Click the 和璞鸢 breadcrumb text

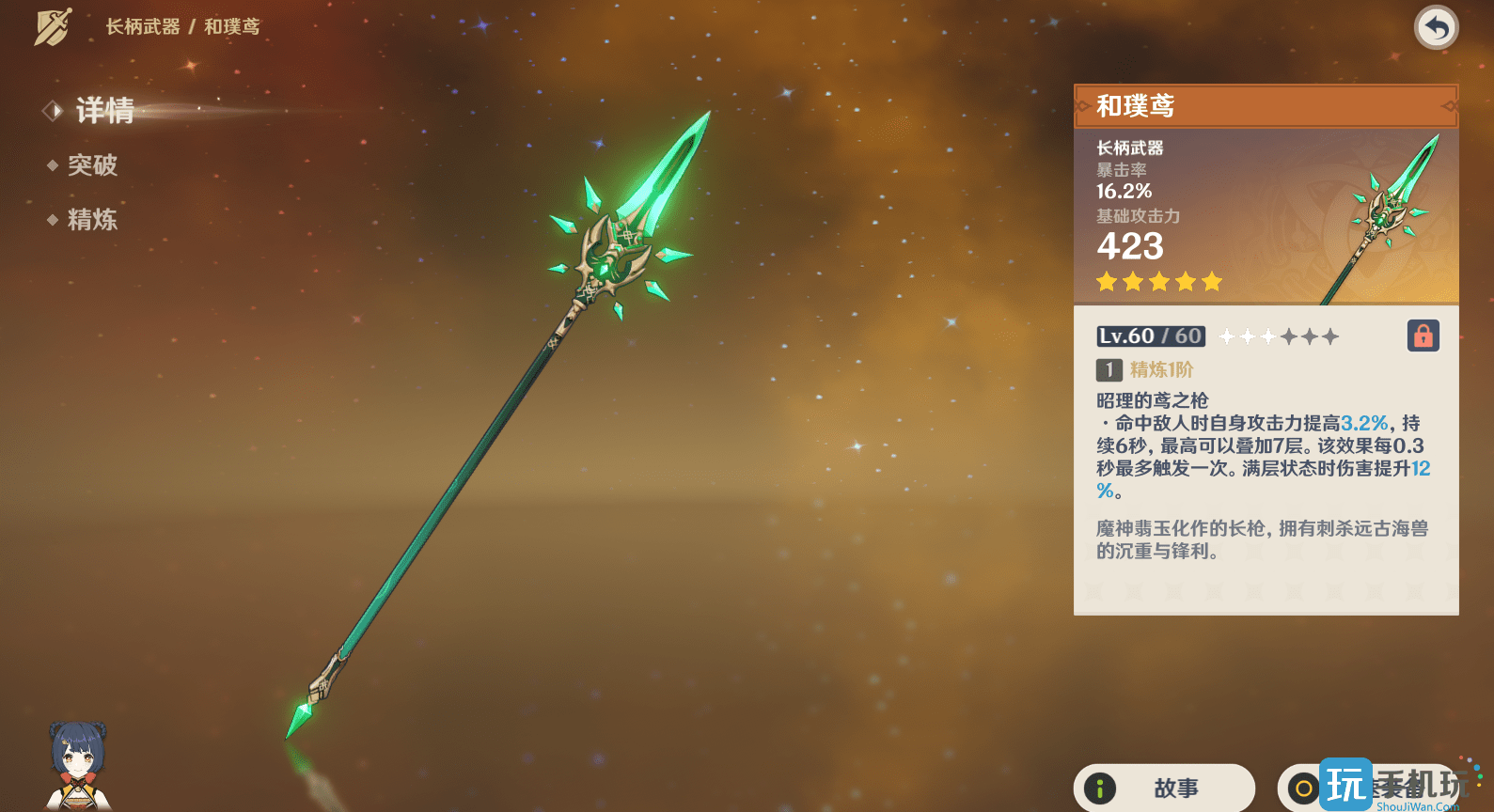[x=233, y=27]
